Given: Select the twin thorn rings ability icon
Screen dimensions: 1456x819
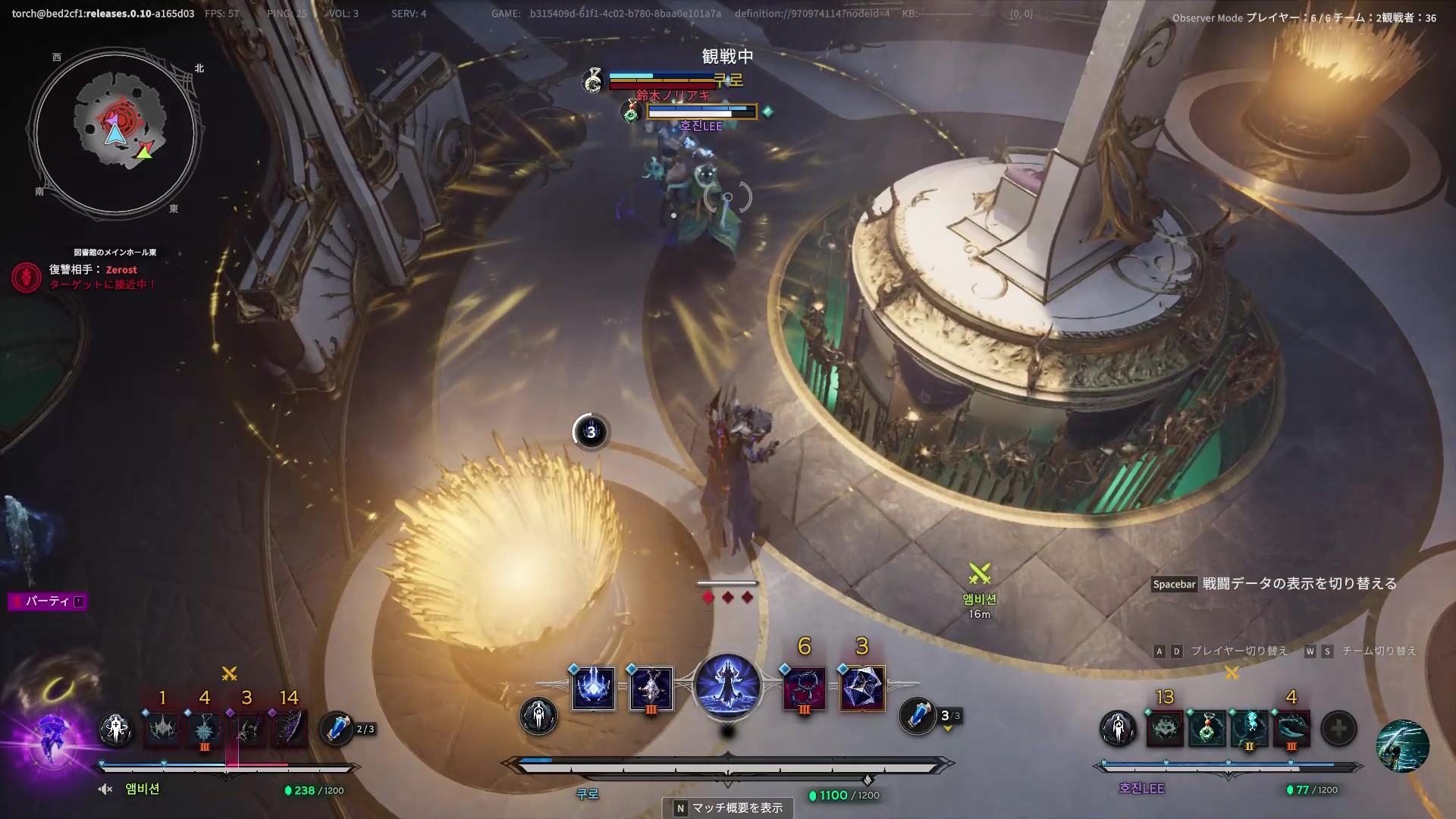Looking at the screenshot, I should tap(805, 688).
